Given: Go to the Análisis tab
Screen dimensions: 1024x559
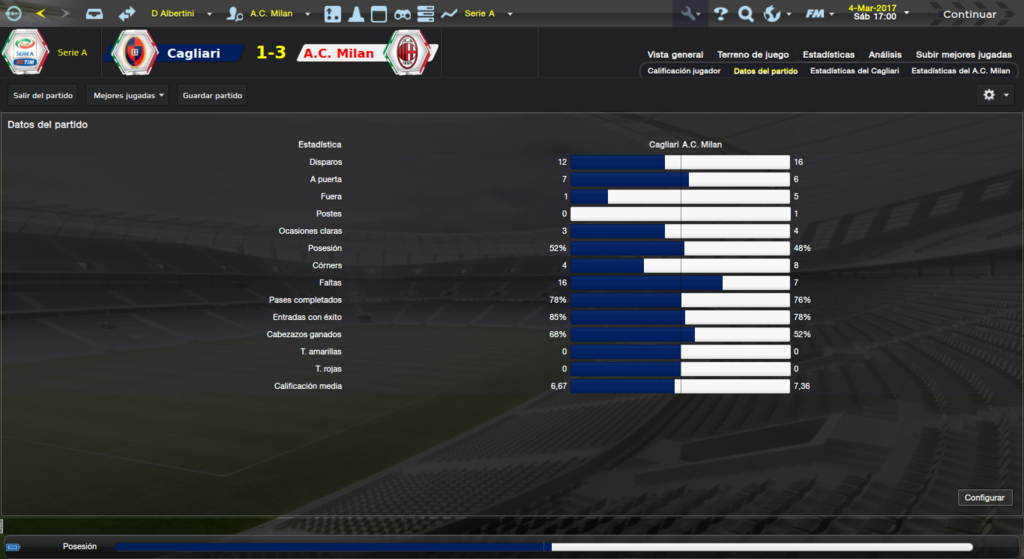Looking at the screenshot, I should pos(885,55).
